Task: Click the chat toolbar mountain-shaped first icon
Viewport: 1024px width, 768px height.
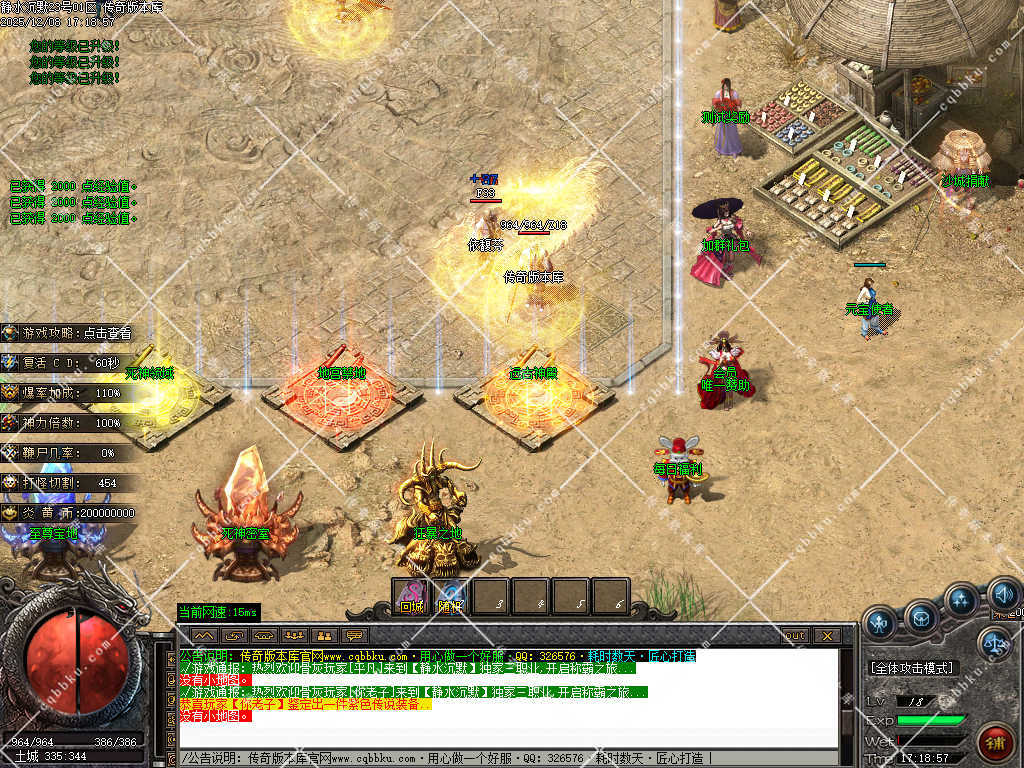Action: (x=204, y=635)
